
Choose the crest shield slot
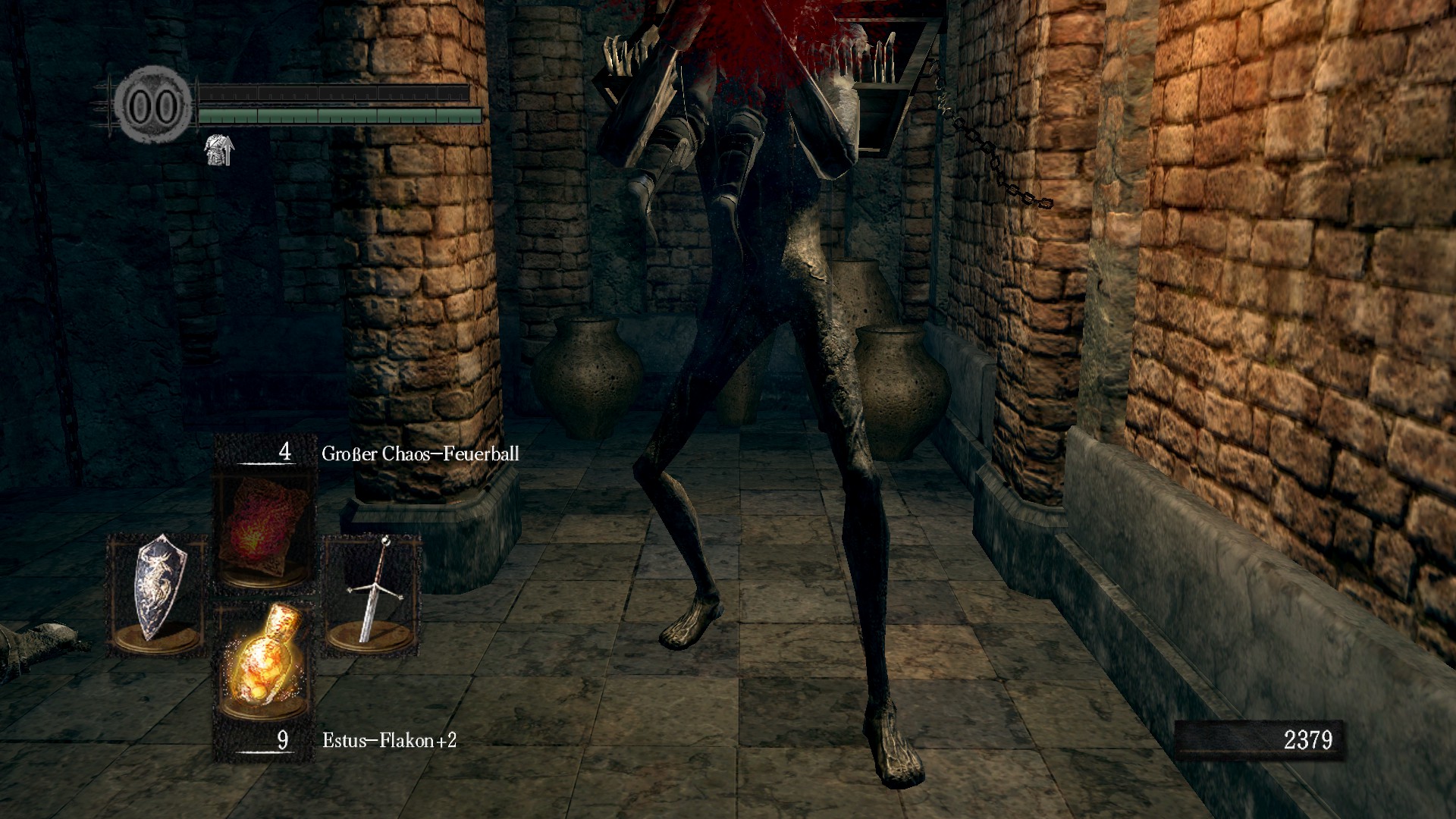click(158, 594)
